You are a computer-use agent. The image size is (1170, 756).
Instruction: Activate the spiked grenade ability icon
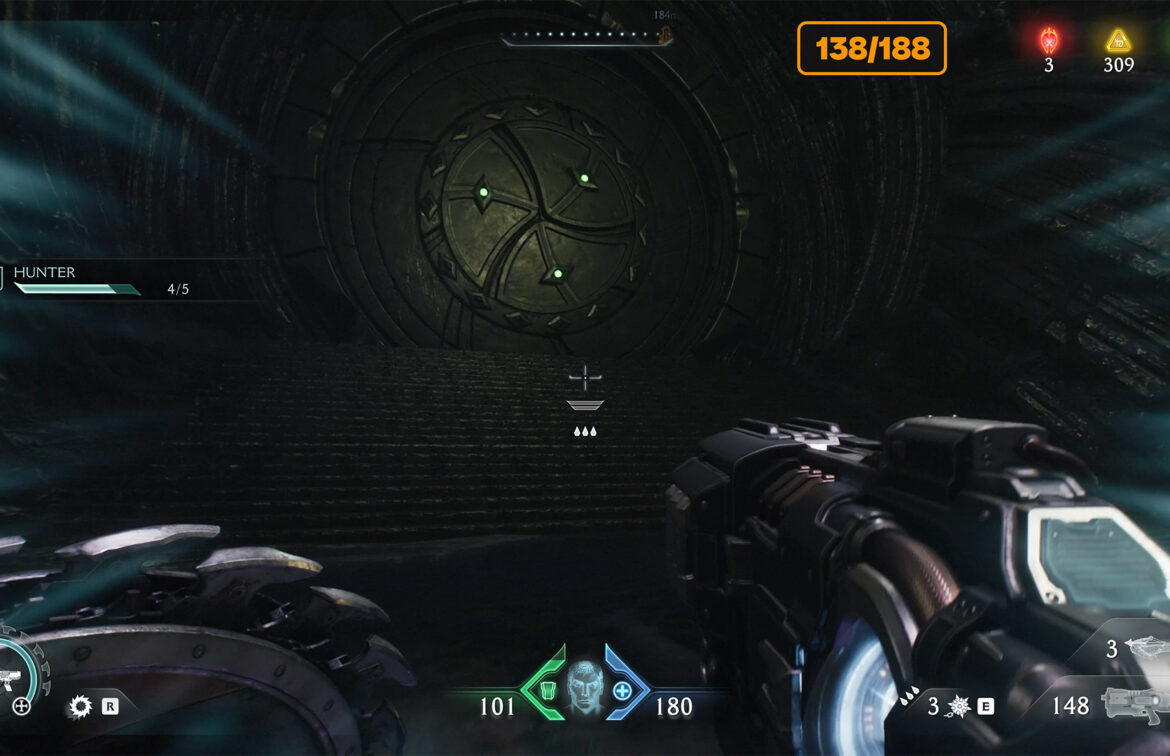[958, 707]
